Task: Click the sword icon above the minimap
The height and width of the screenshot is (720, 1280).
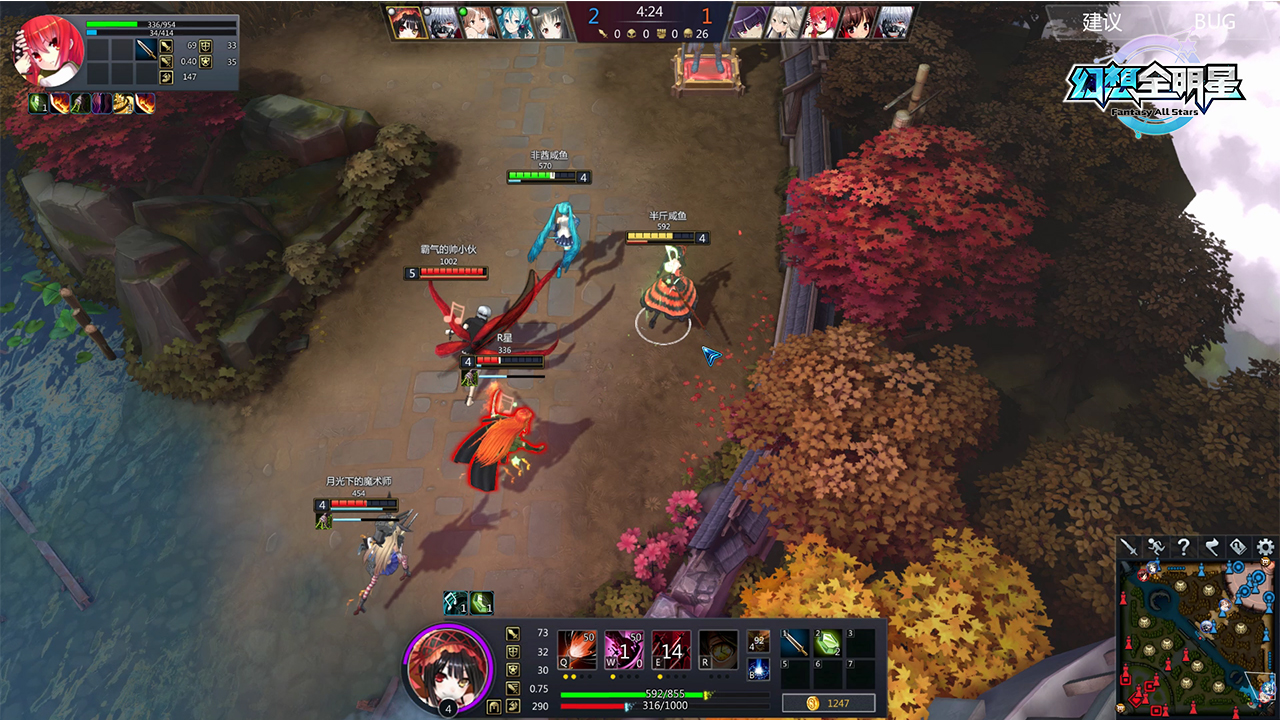Action: [x=1129, y=547]
